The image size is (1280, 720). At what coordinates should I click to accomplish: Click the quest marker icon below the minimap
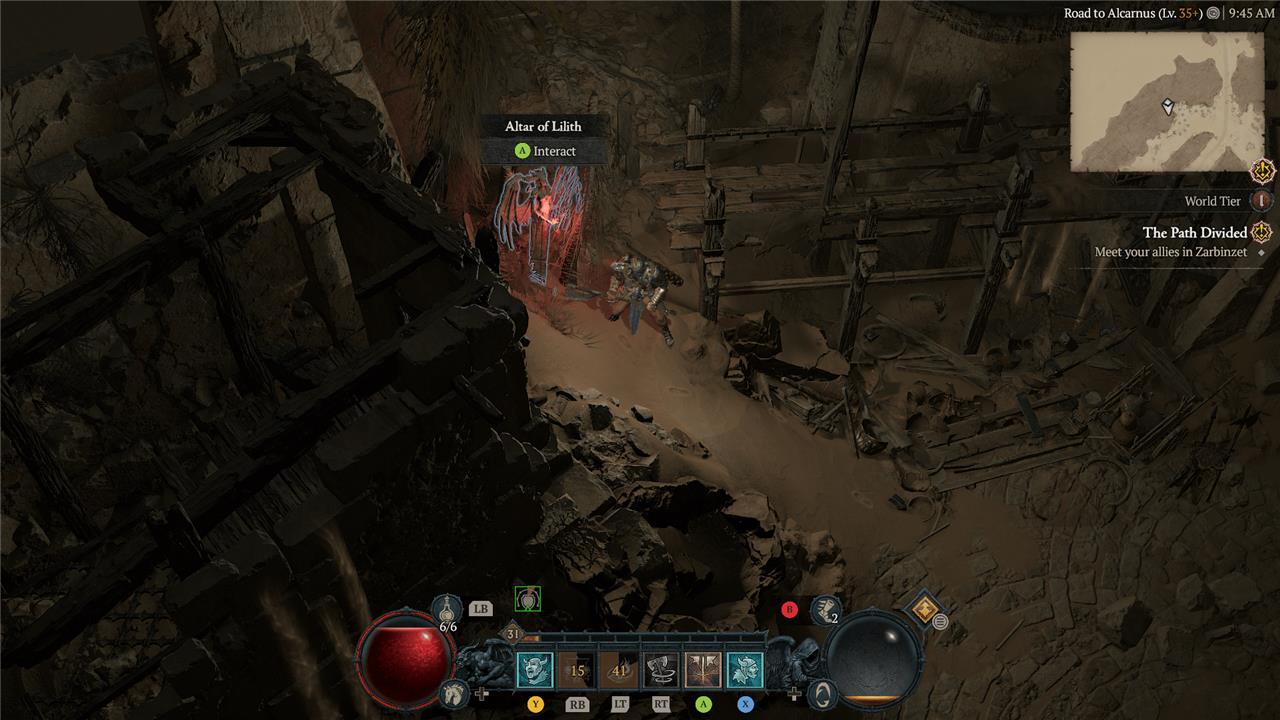coord(1262,170)
